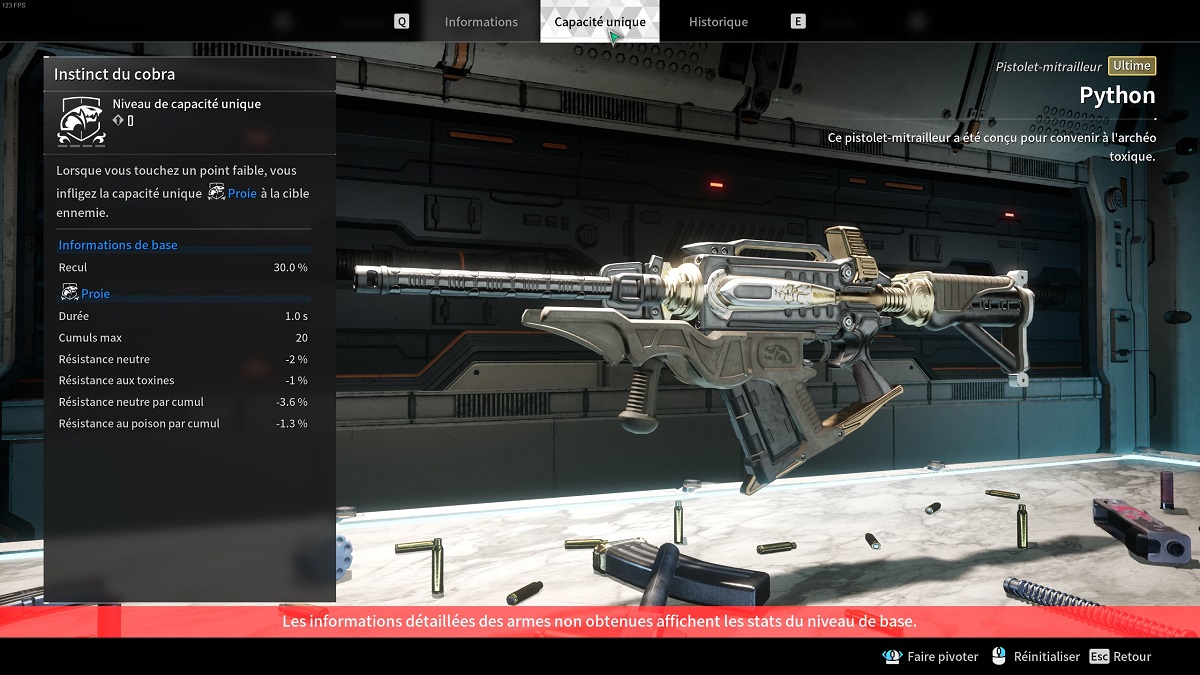Click the Réinitialiser view option
The image size is (1200, 675).
[x=1046, y=657]
